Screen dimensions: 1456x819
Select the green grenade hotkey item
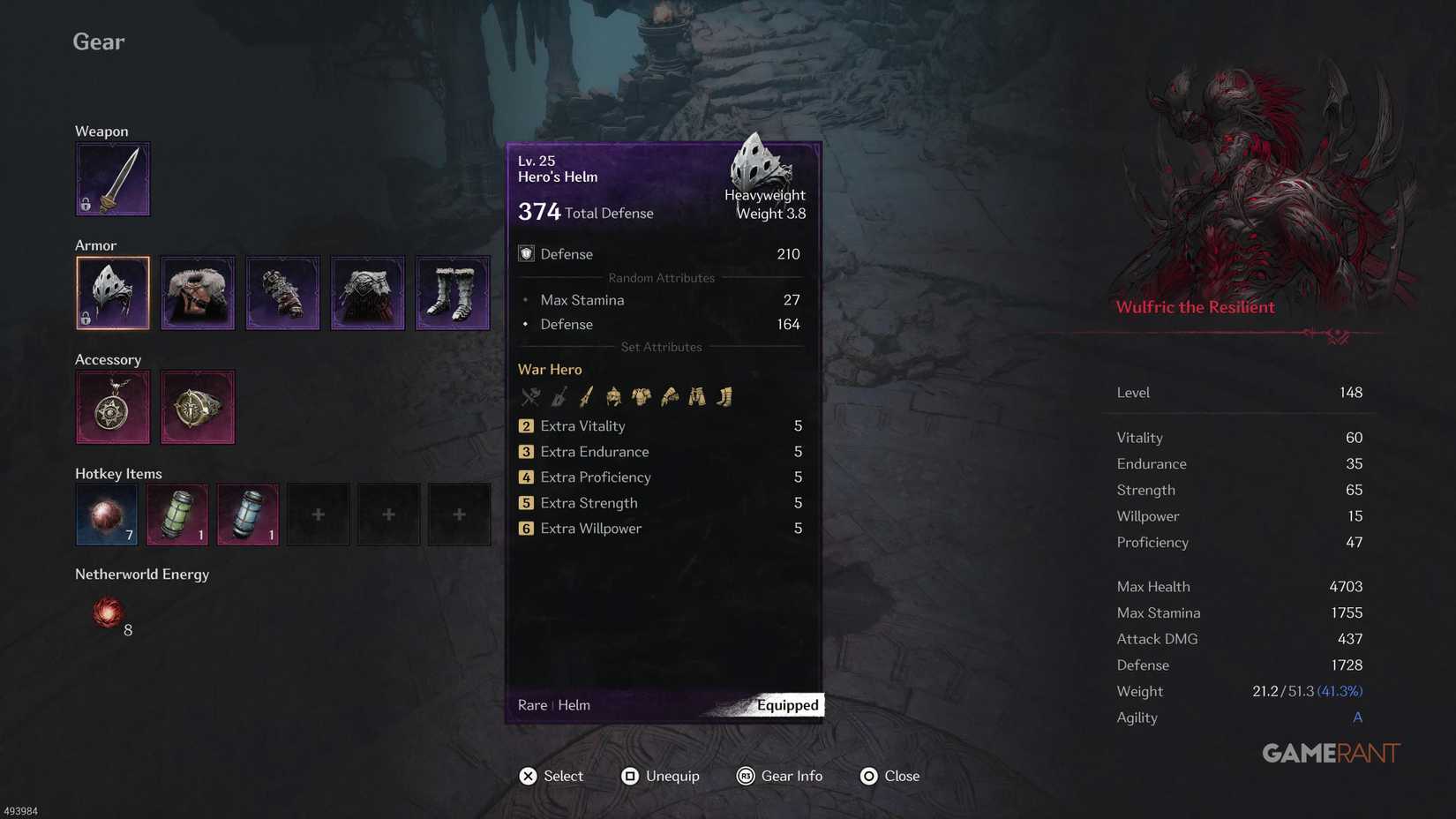[x=176, y=514]
